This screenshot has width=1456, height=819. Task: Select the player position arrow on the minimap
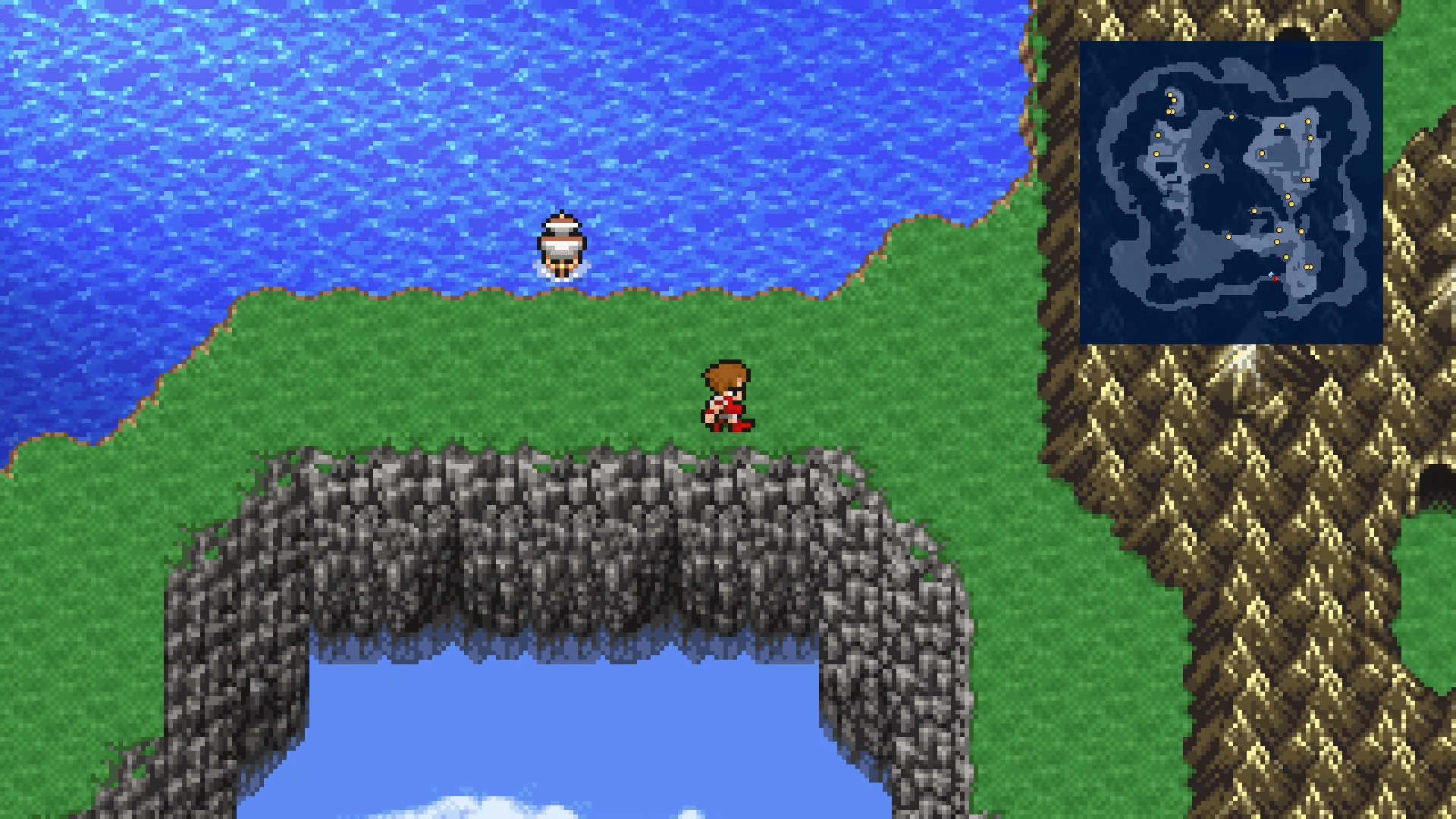[x=1276, y=278]
